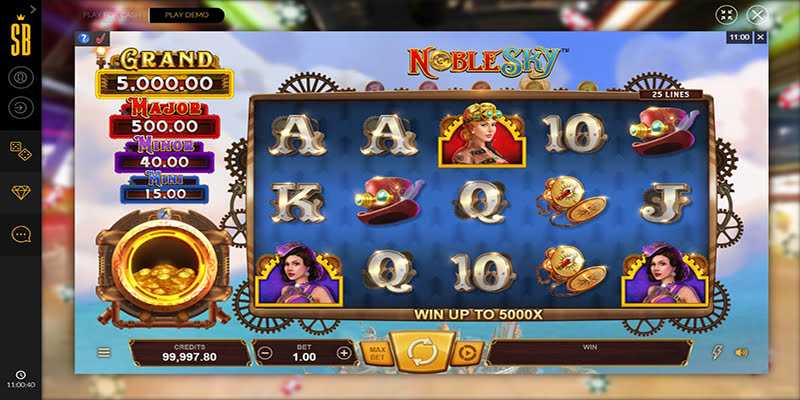Toggle turbo mode with the lightning bolt
800x400 pixels.
(716, 353)
